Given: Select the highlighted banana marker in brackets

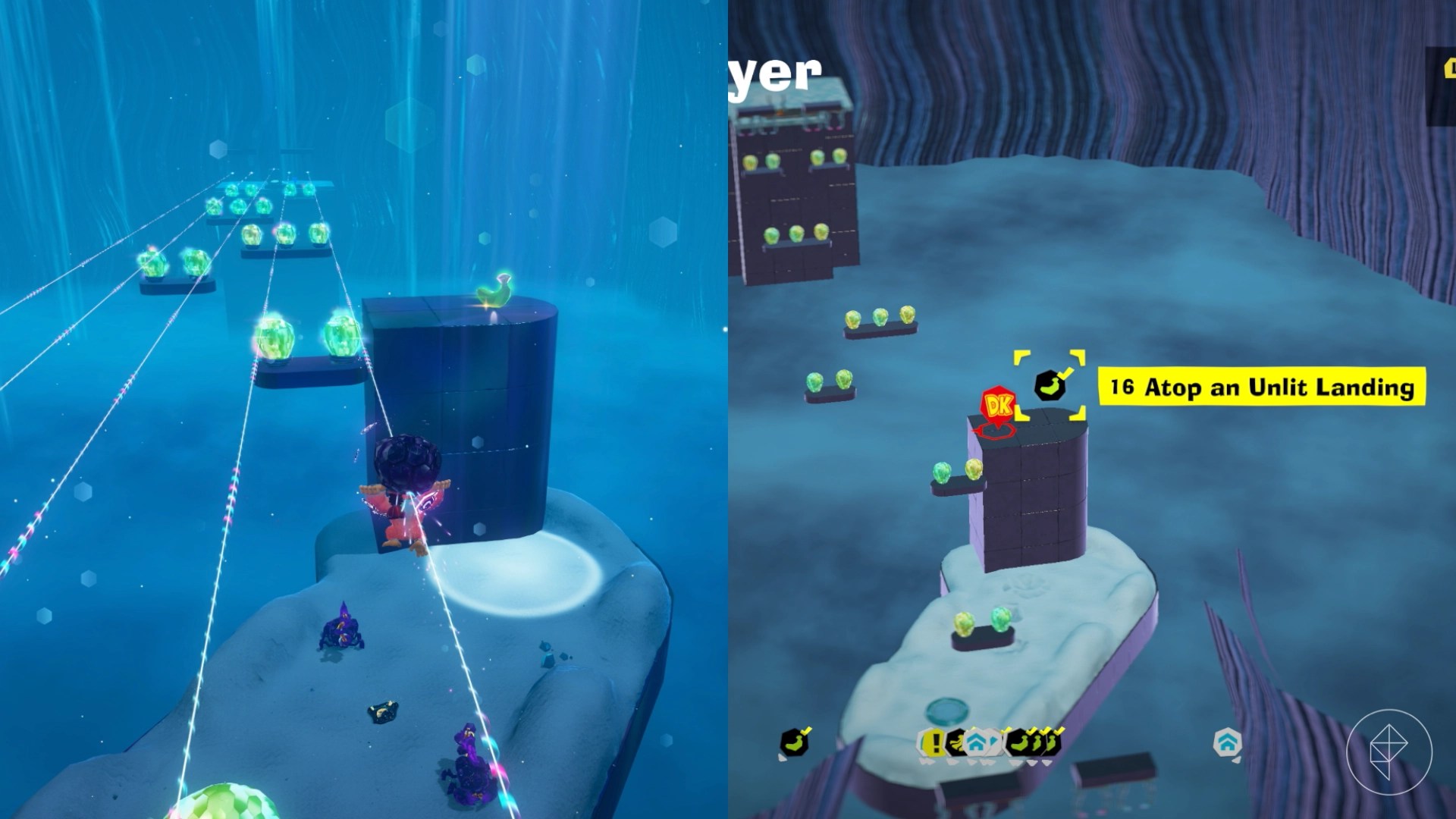Looking at the screenshot, I should point(1050,386).
